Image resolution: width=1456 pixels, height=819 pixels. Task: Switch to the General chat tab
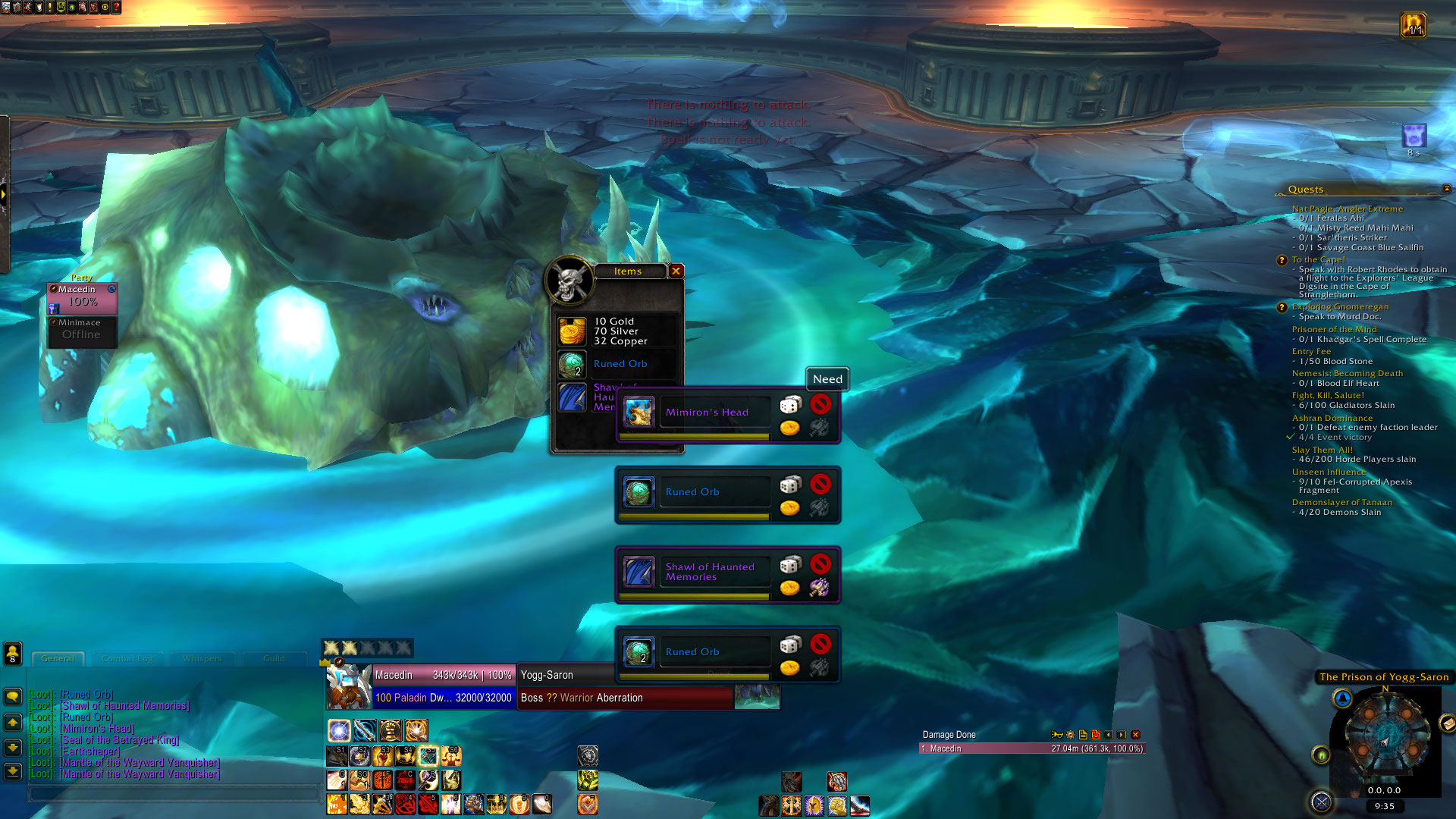[x=58, y=658]
